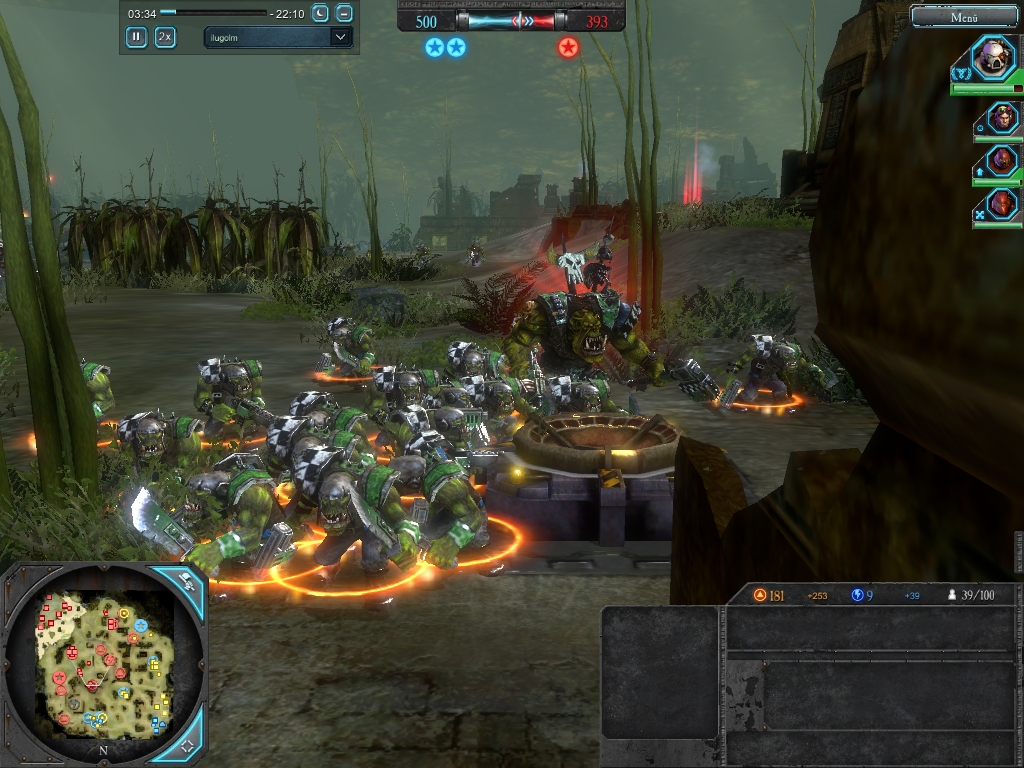
Task: Open the Menu button
Action: pos(964,17)
